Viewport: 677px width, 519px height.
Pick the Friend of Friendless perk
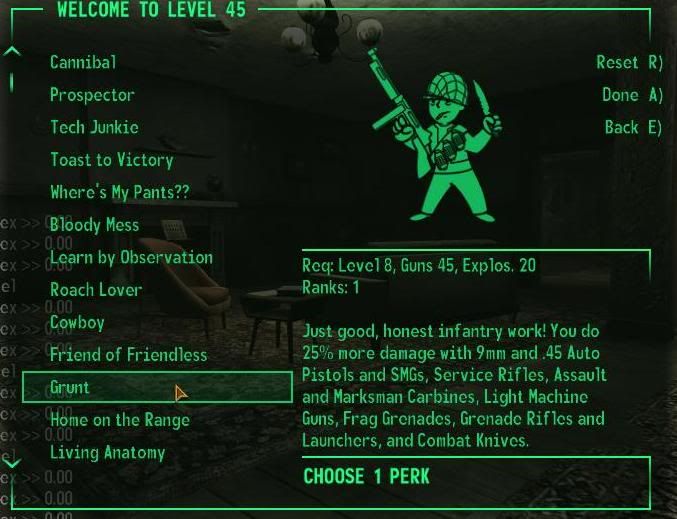pyautogui.click(x=128, y=355)
